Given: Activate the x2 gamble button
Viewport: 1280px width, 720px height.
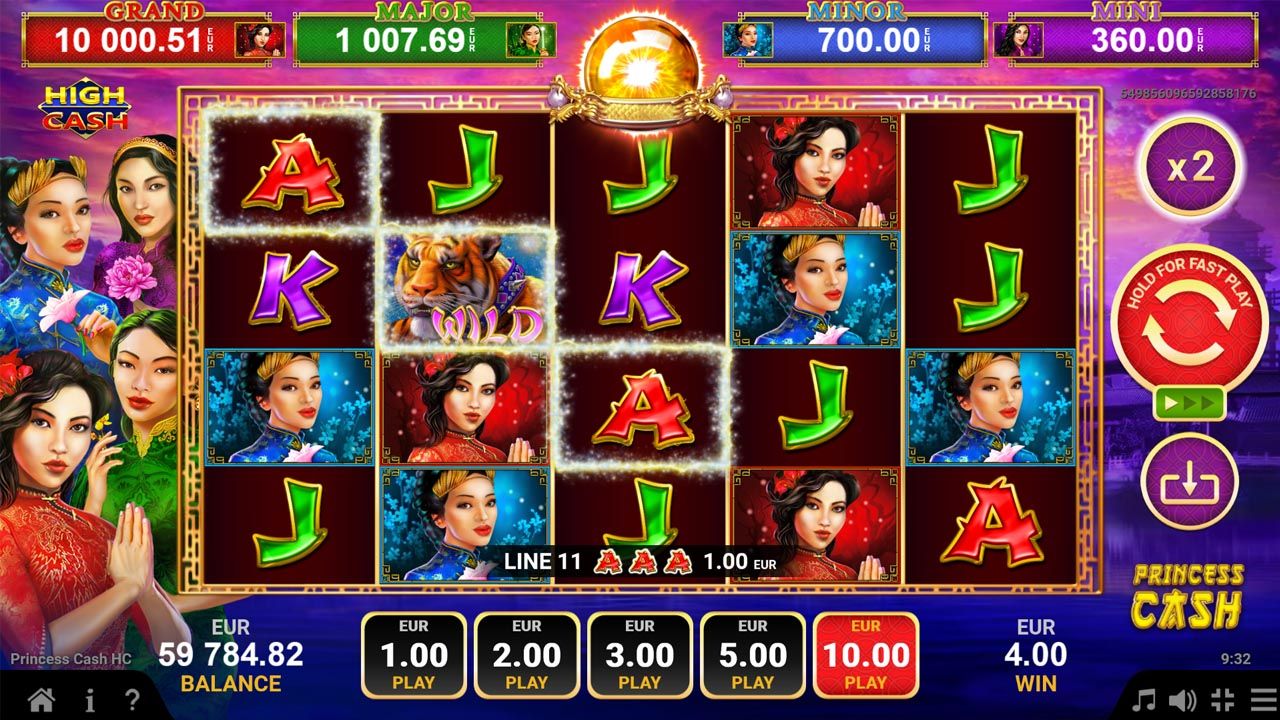Looking at the screenshot, I should pos(1190,167).
